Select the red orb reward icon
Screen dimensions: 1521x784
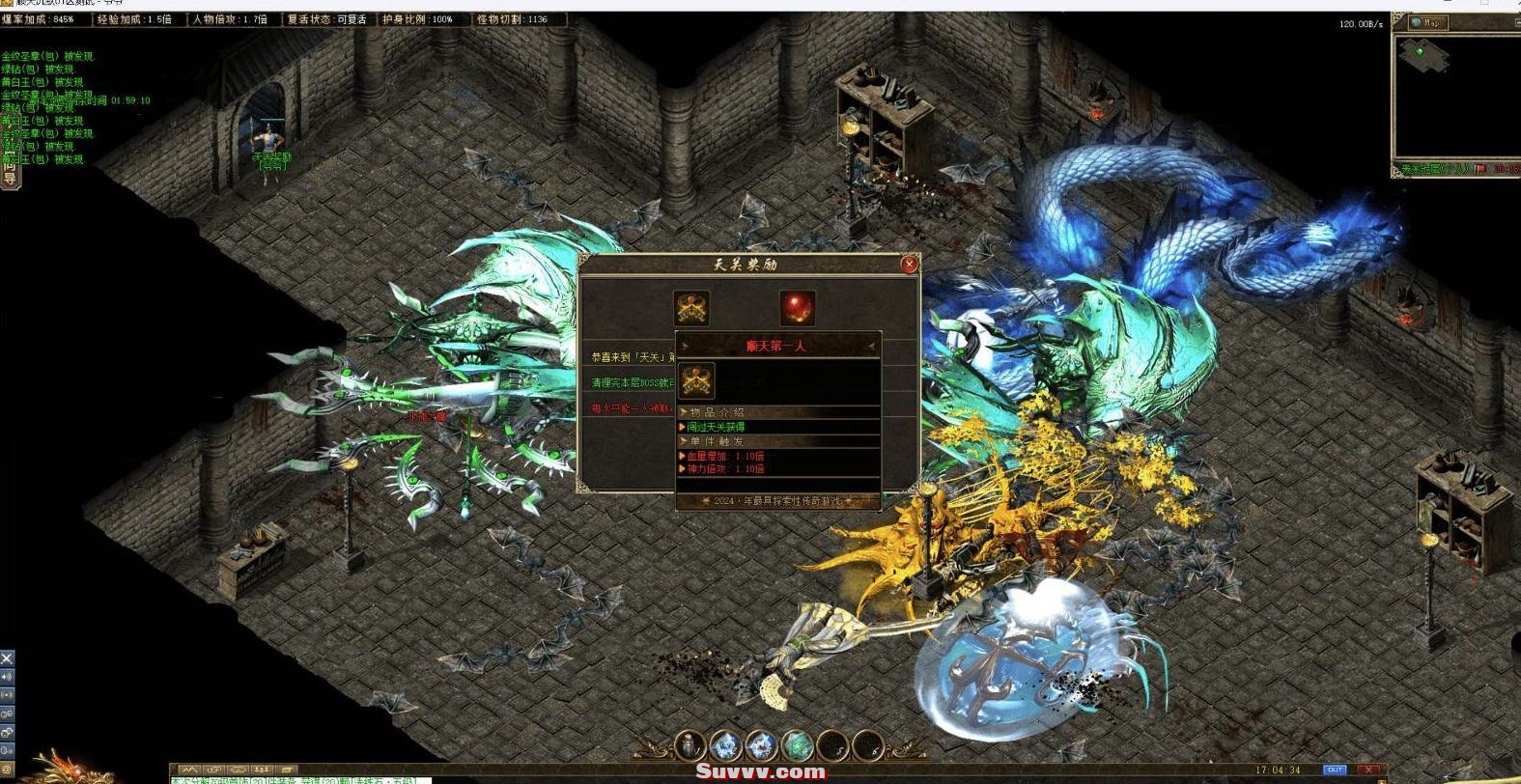(x=797, y=308)
